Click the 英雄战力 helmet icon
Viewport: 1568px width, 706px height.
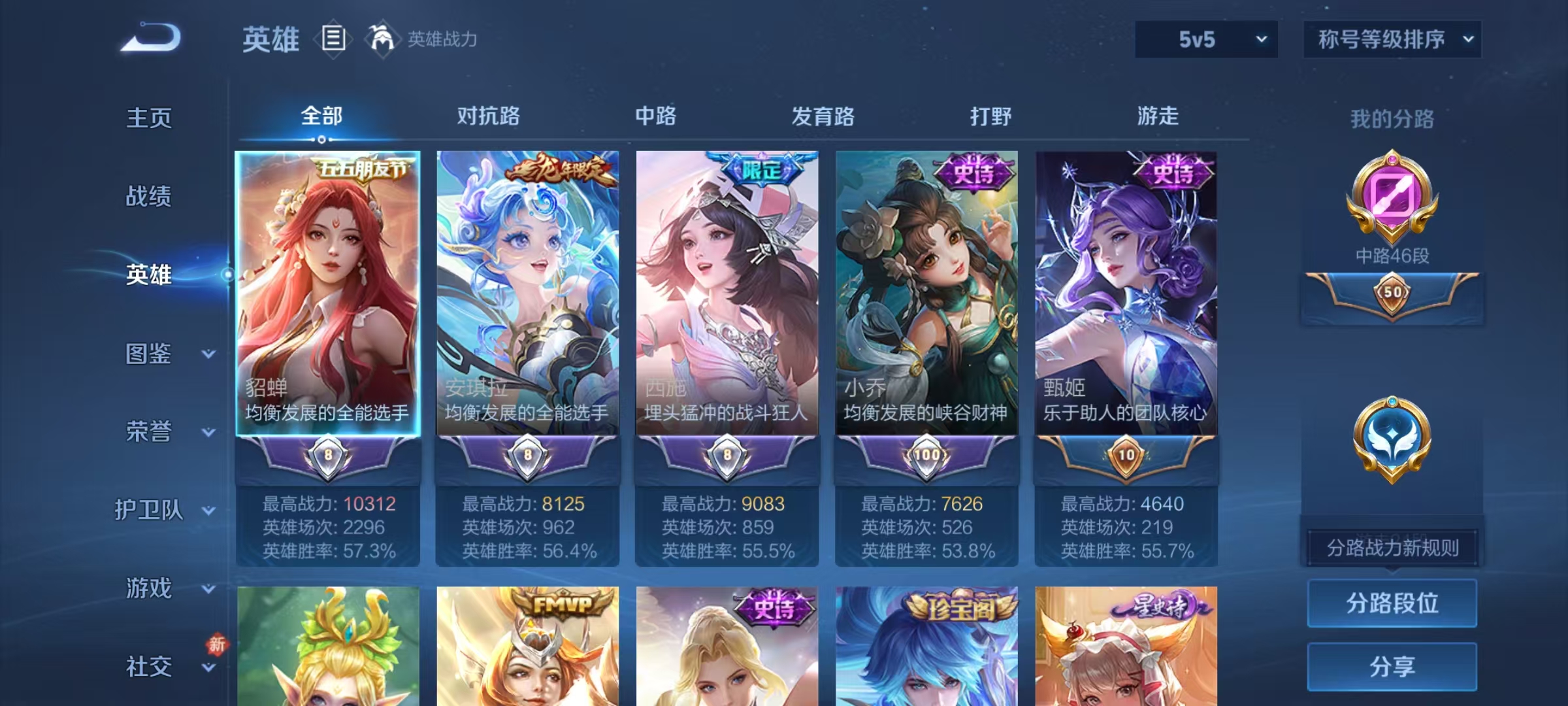point(383,39)
